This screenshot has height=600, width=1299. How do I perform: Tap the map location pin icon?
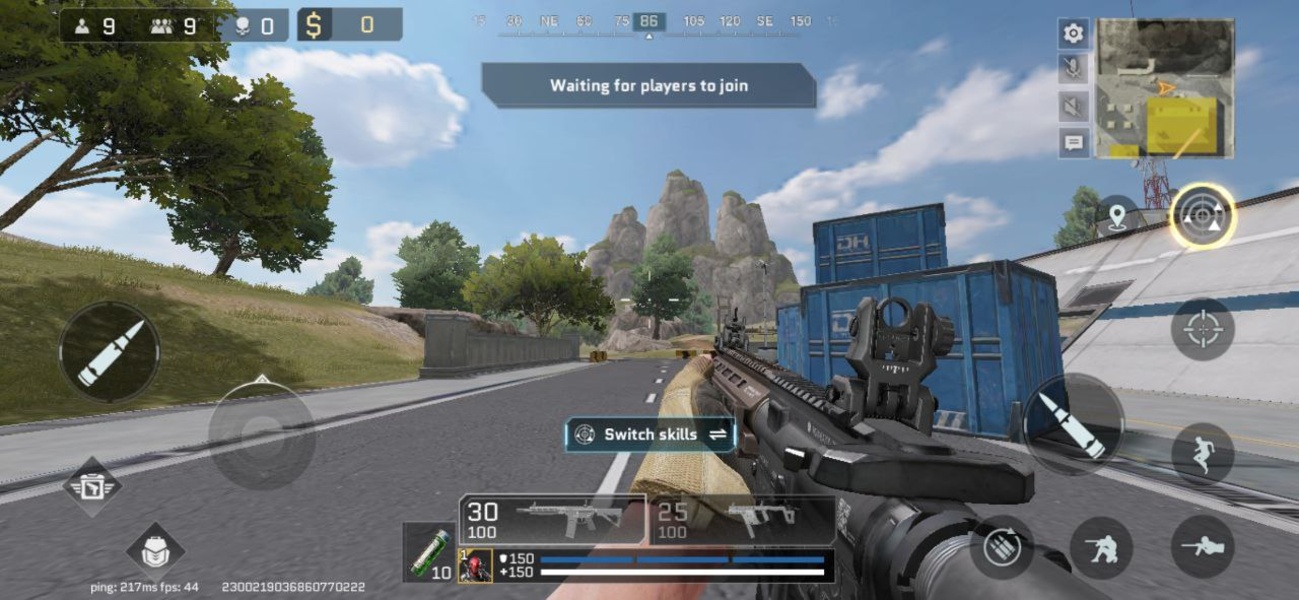point(1116,216)
